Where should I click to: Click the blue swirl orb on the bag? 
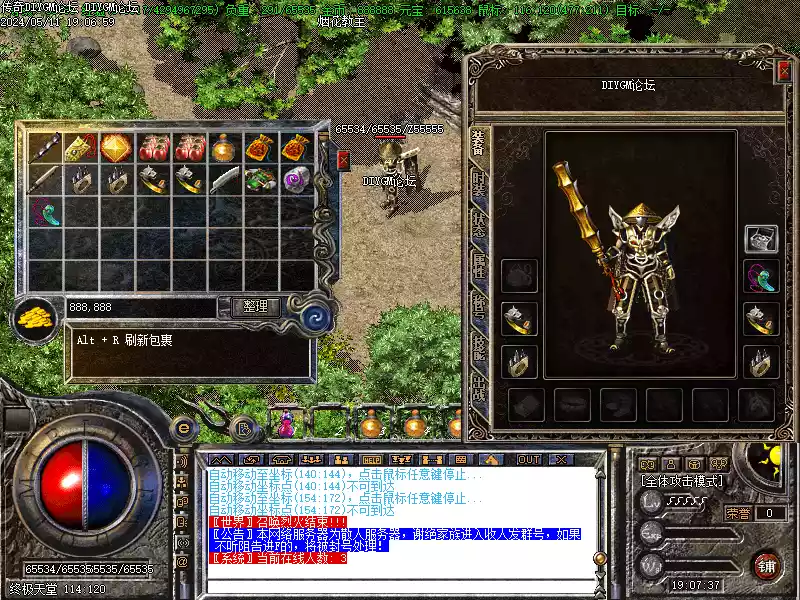click(317, 318)
